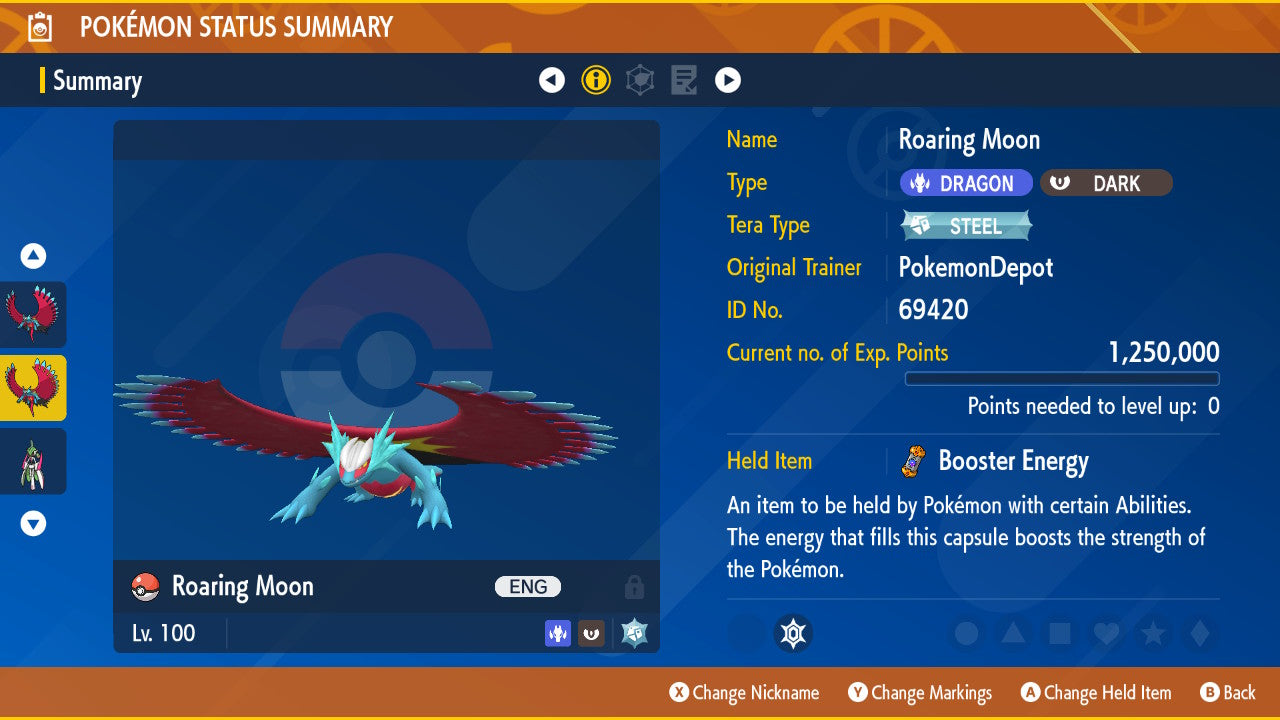This screenshot has height=720, width=1280.
Task: Open the hexagon stats tab
Action: pos(640,80)
